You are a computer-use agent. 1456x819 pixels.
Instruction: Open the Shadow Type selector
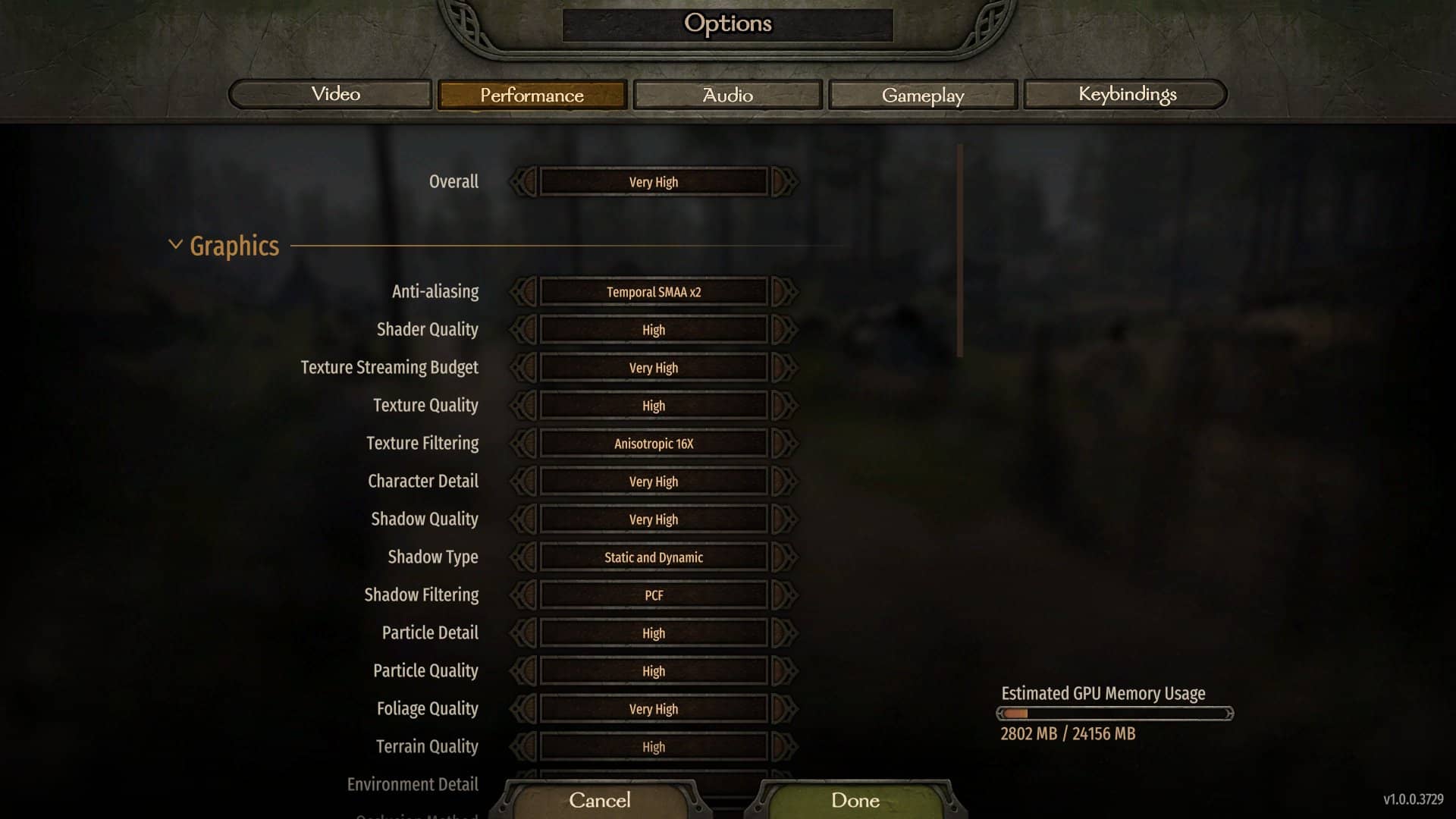pos(652,557)
